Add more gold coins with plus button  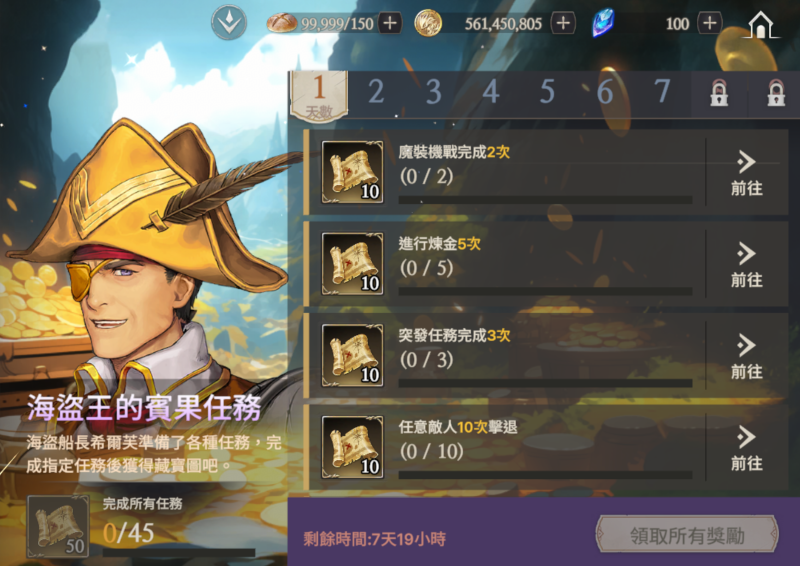point(563,23)
